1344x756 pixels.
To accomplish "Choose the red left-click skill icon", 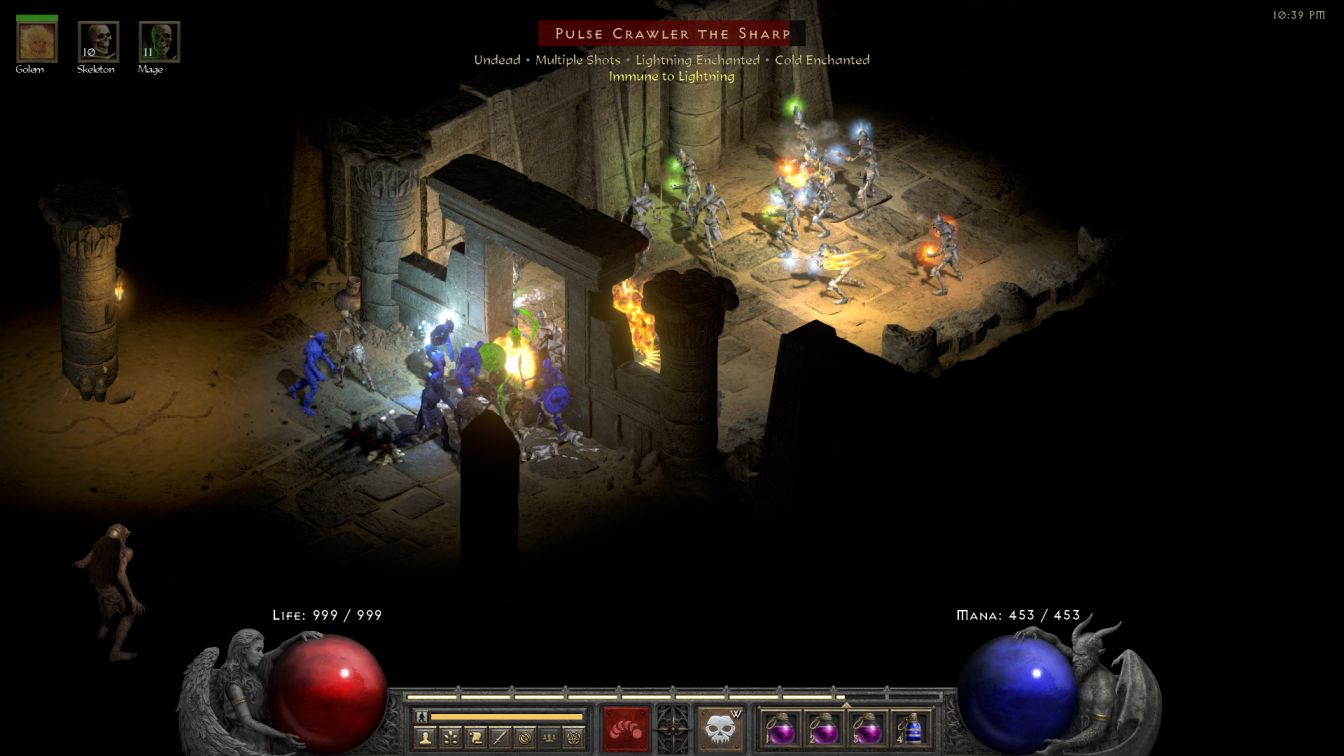I will pyautogui.click(x=625, y=728).
